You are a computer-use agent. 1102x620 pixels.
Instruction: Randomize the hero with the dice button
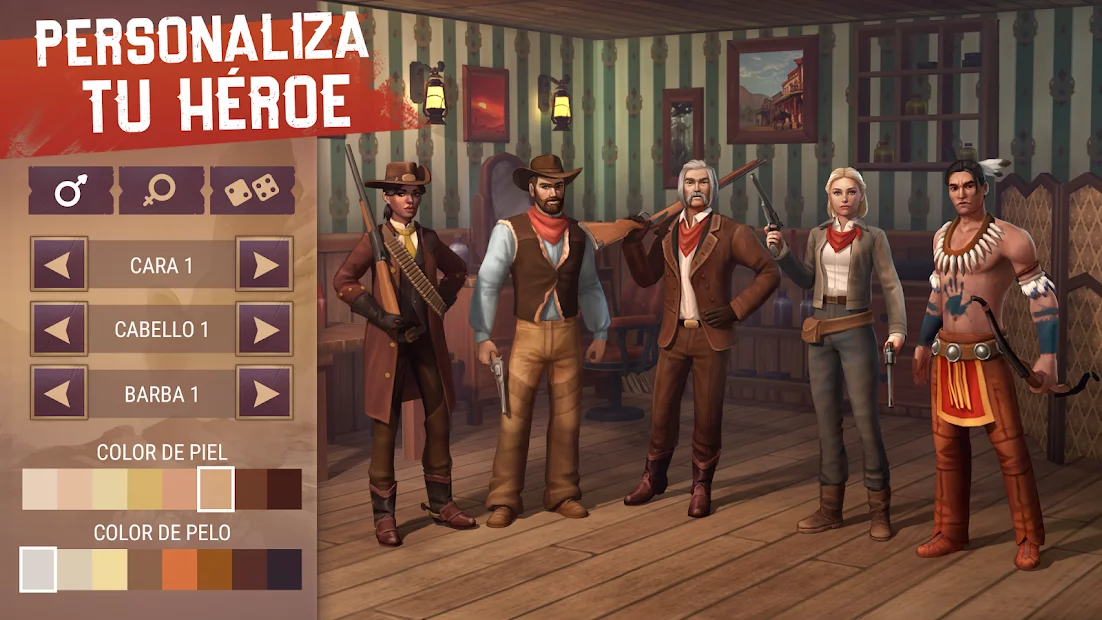(x=252, y=190)
